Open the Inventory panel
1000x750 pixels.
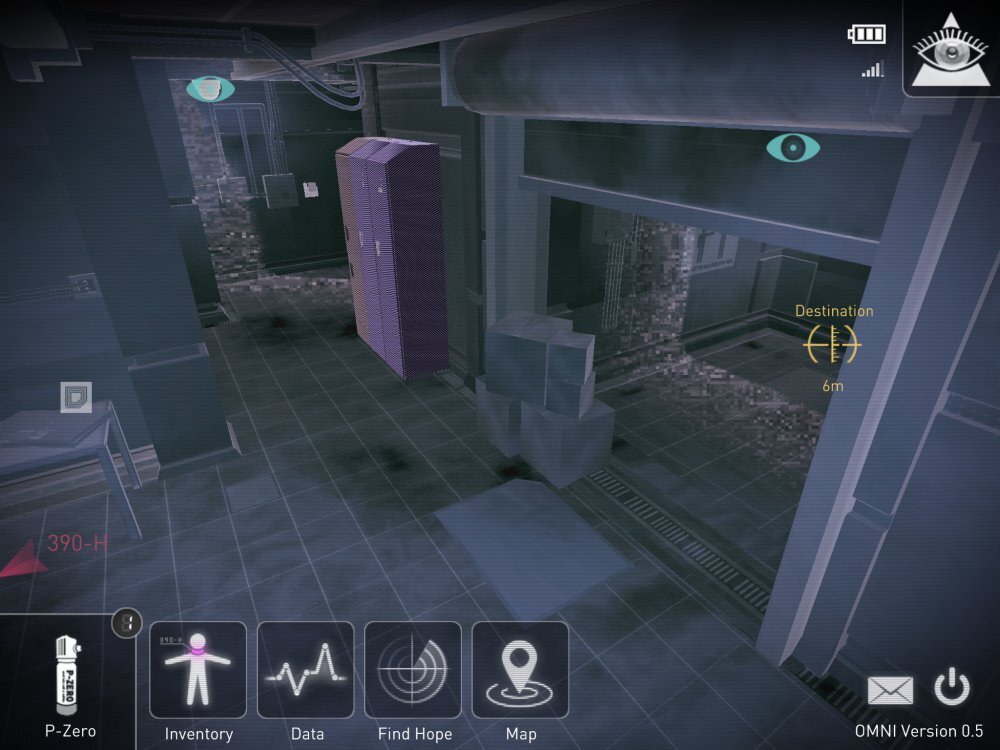[x=198, y=670]
